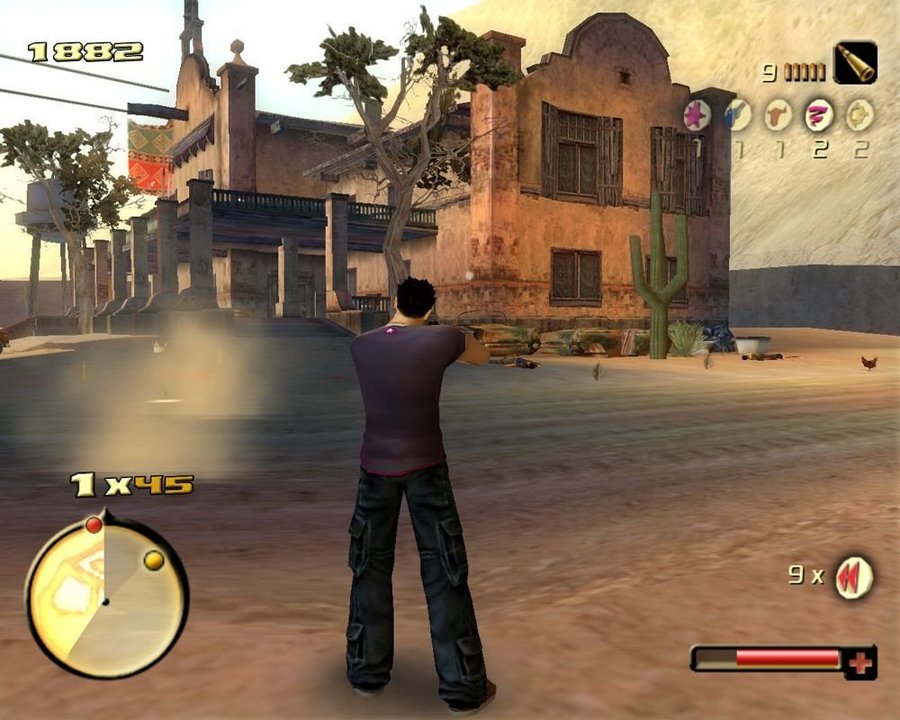Activate the pink star badge token
This screenshot has height=720, width=900.
pyautogui.click(x=698, y=115)
